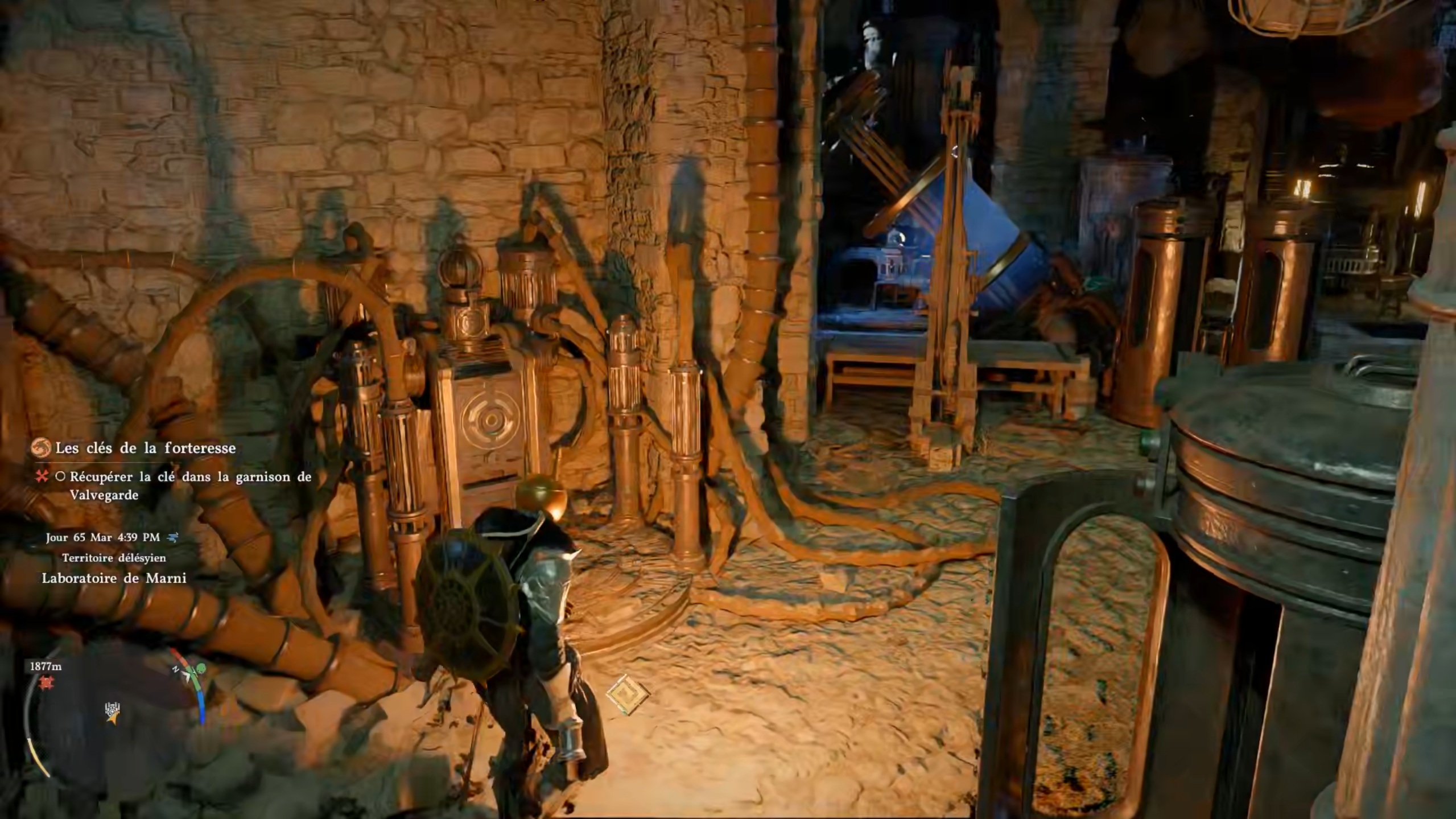The width and height of the screenshot is (1456, 819).
Task: Click the red quest marker on the minimap
Action: (46, 682)
